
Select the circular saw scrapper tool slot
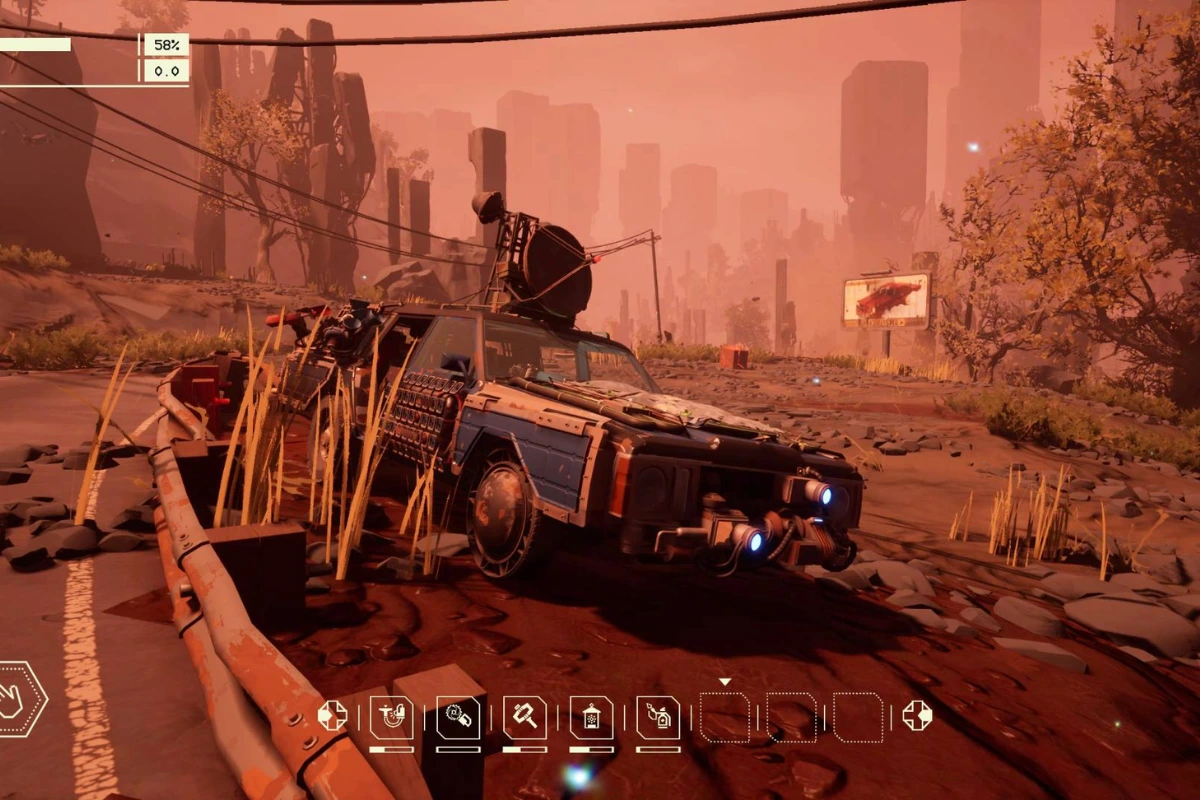pos(458,717)
